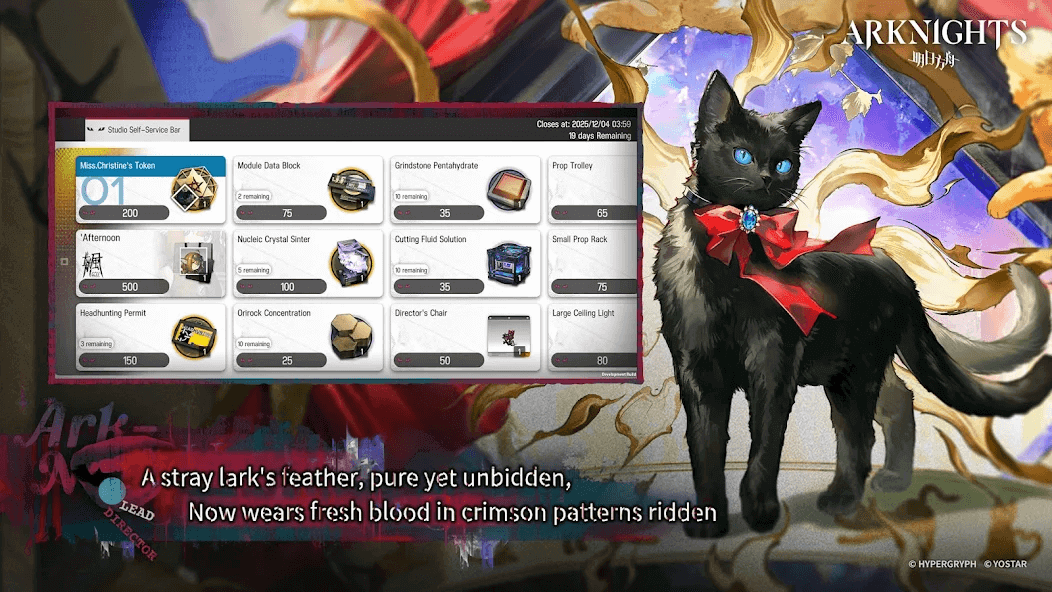
Task: Buy the Module Data Block item
Action: pyautogui.click(x=308, y=189)
